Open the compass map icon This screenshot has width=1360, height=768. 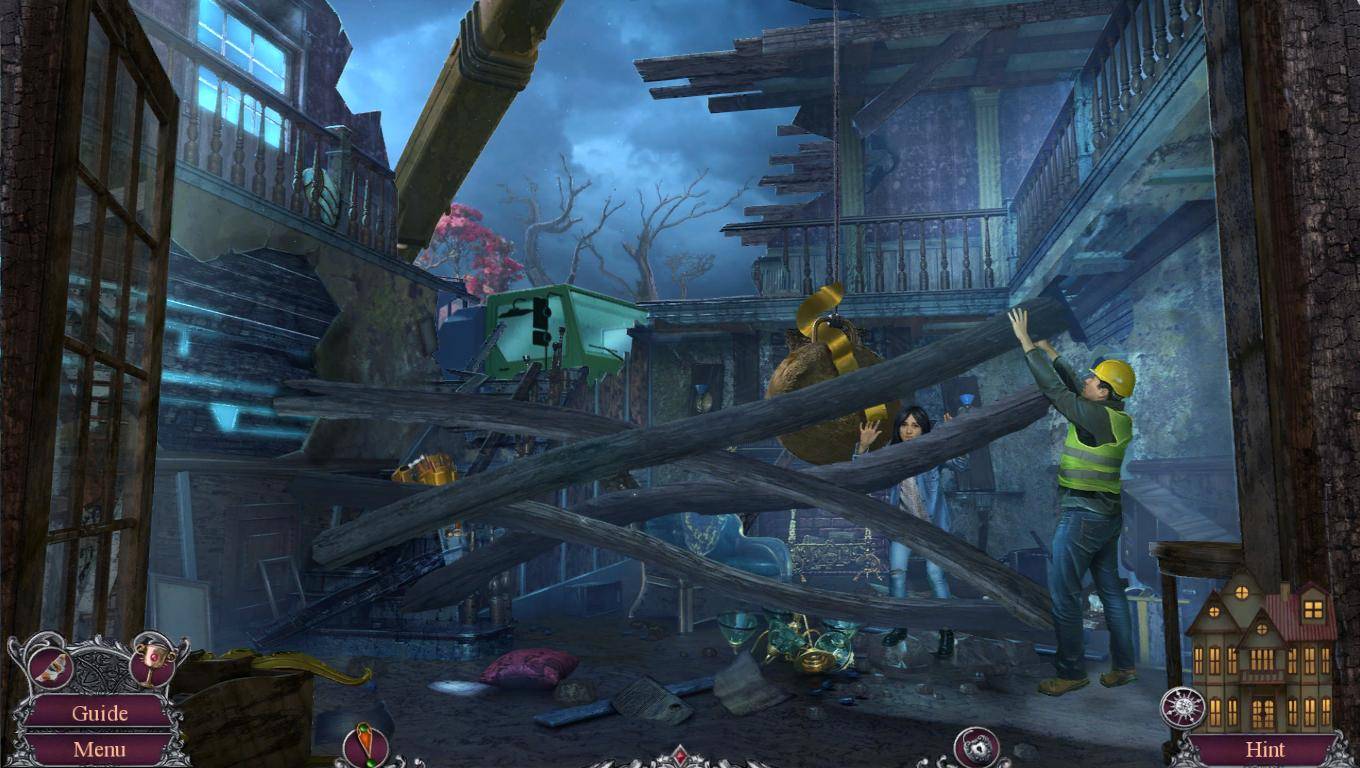[1182, 708]
